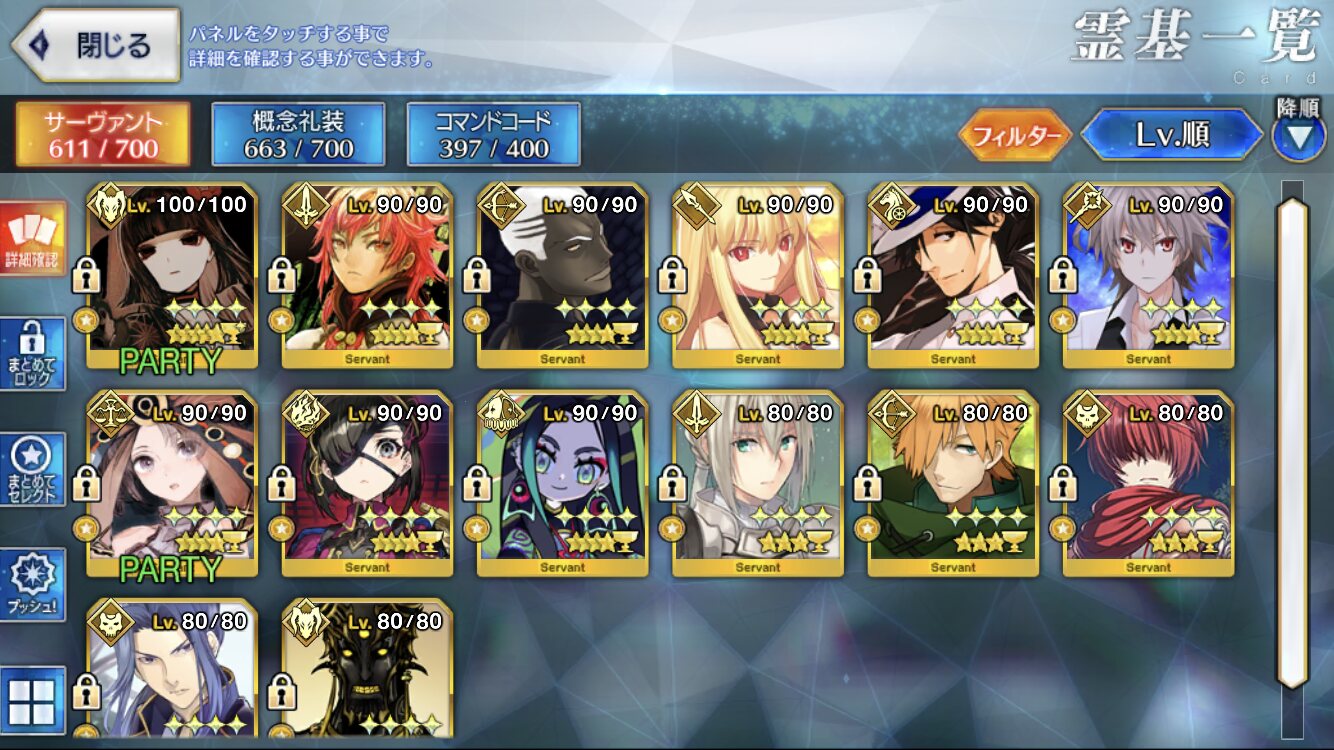Pick the blonde red-eyed Lancer card
This screenshot has height=750, width=1334.
coord(757,275)
